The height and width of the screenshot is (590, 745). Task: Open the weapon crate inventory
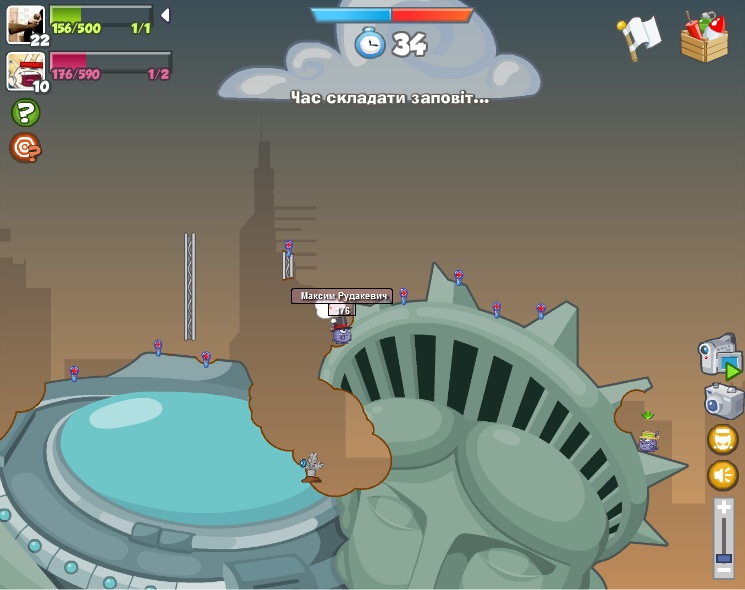pyautogui.click(x=704, y=38)
